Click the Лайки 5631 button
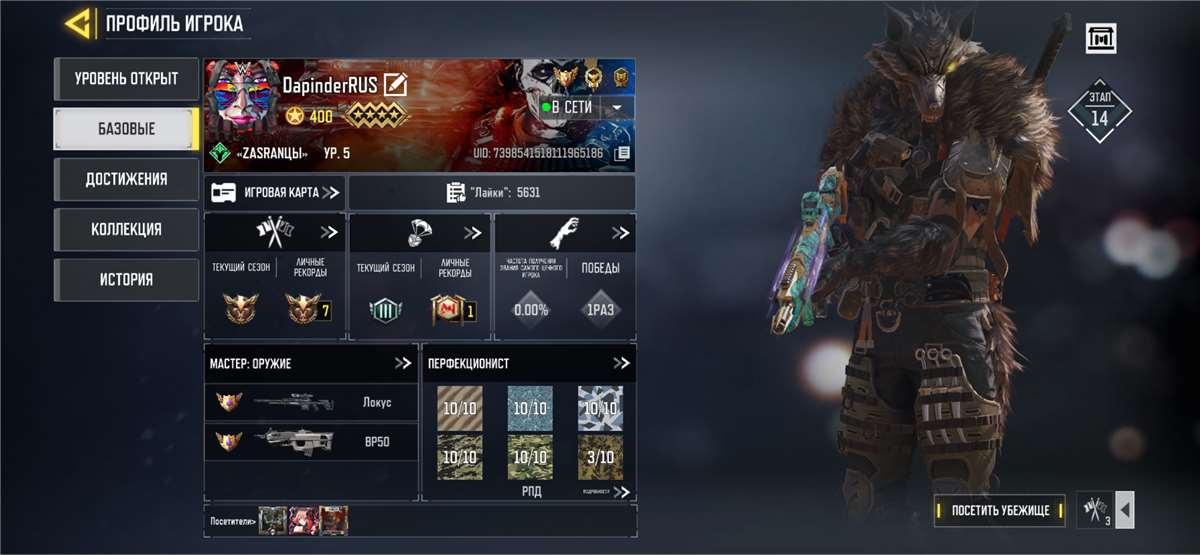This screenshot has width=1200, height=555. 492,192
